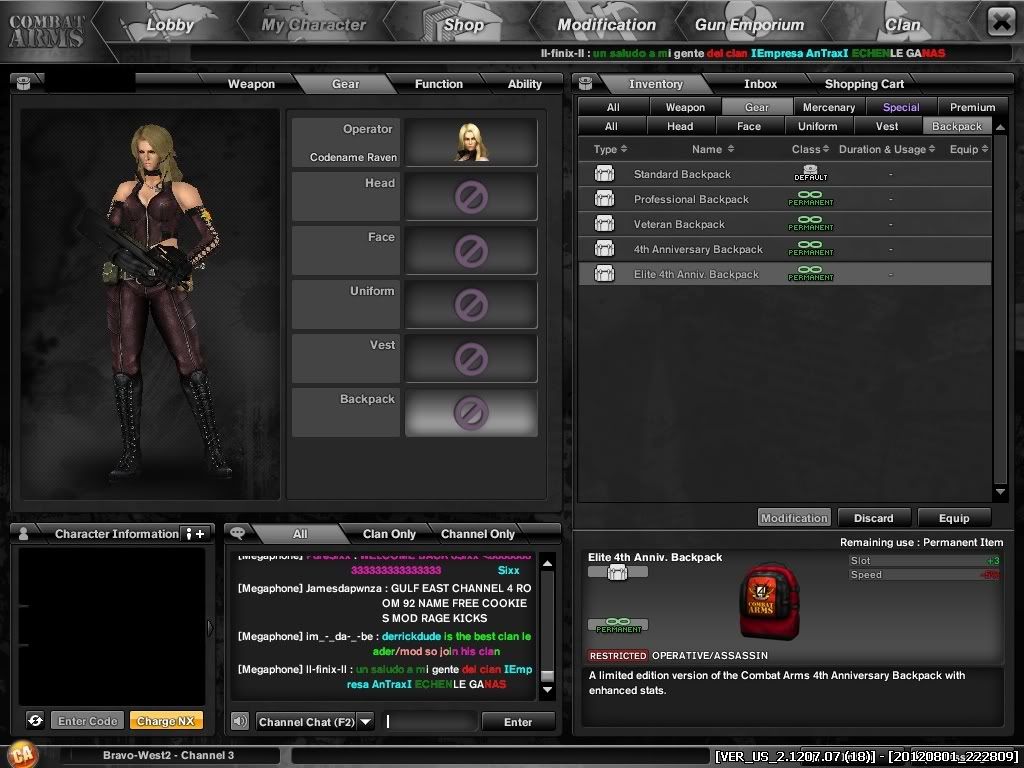
Task: Show the Vest gear subcategory
Action: pyautogui.click(x=887, y=127)
